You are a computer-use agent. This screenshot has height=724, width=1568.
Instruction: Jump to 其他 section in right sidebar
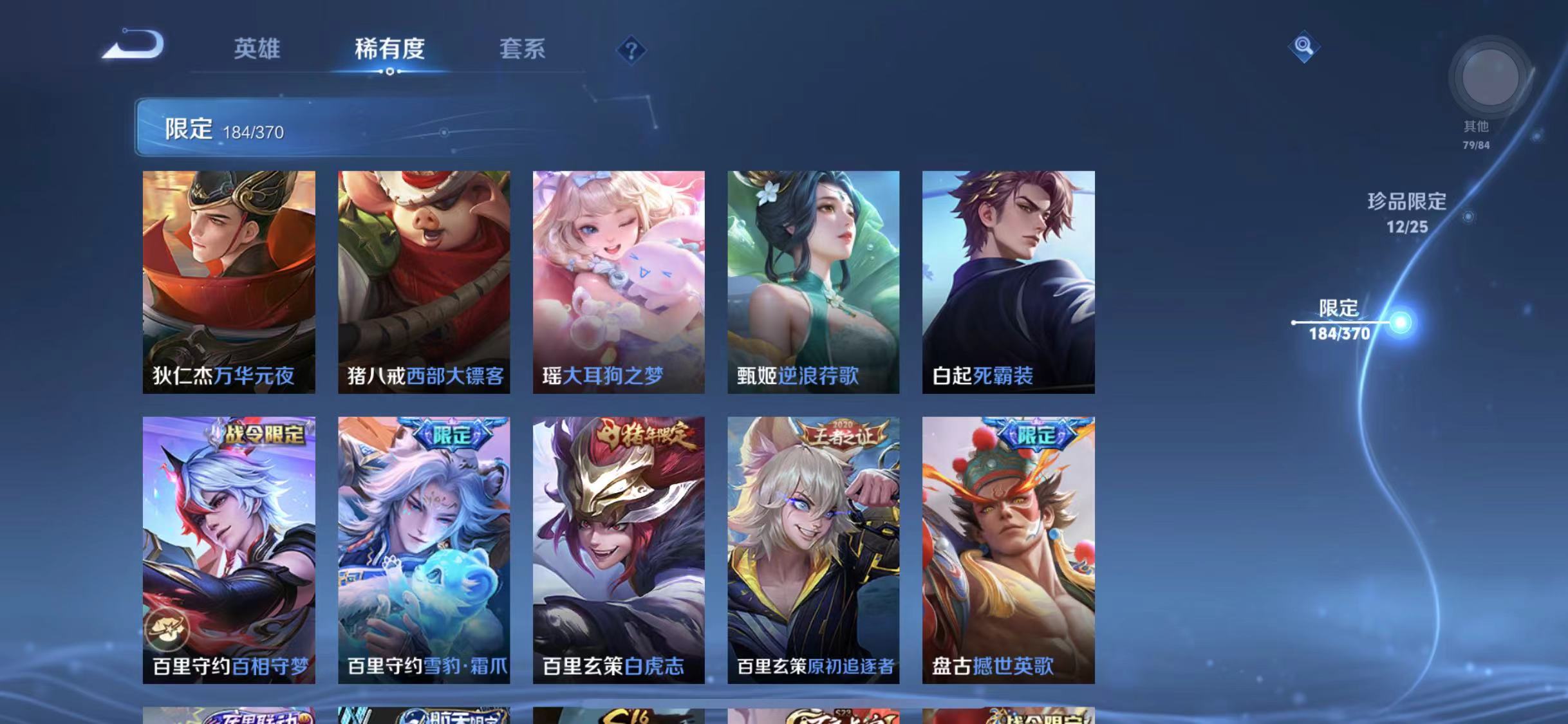tap(1475, 128)
